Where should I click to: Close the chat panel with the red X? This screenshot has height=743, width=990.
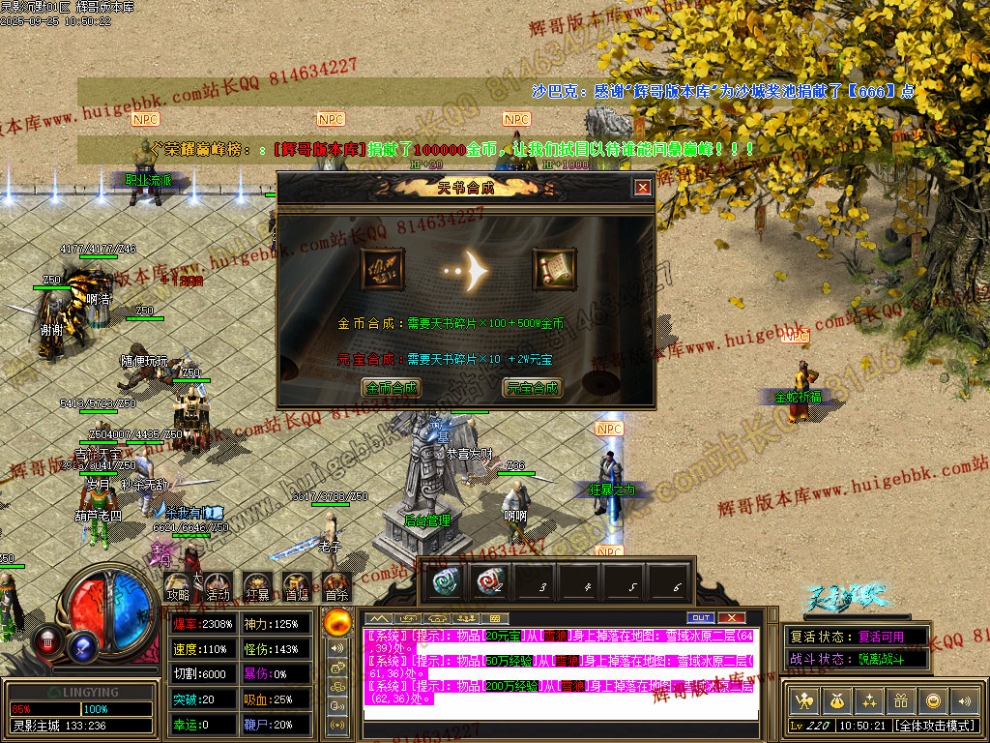[732, 618]
